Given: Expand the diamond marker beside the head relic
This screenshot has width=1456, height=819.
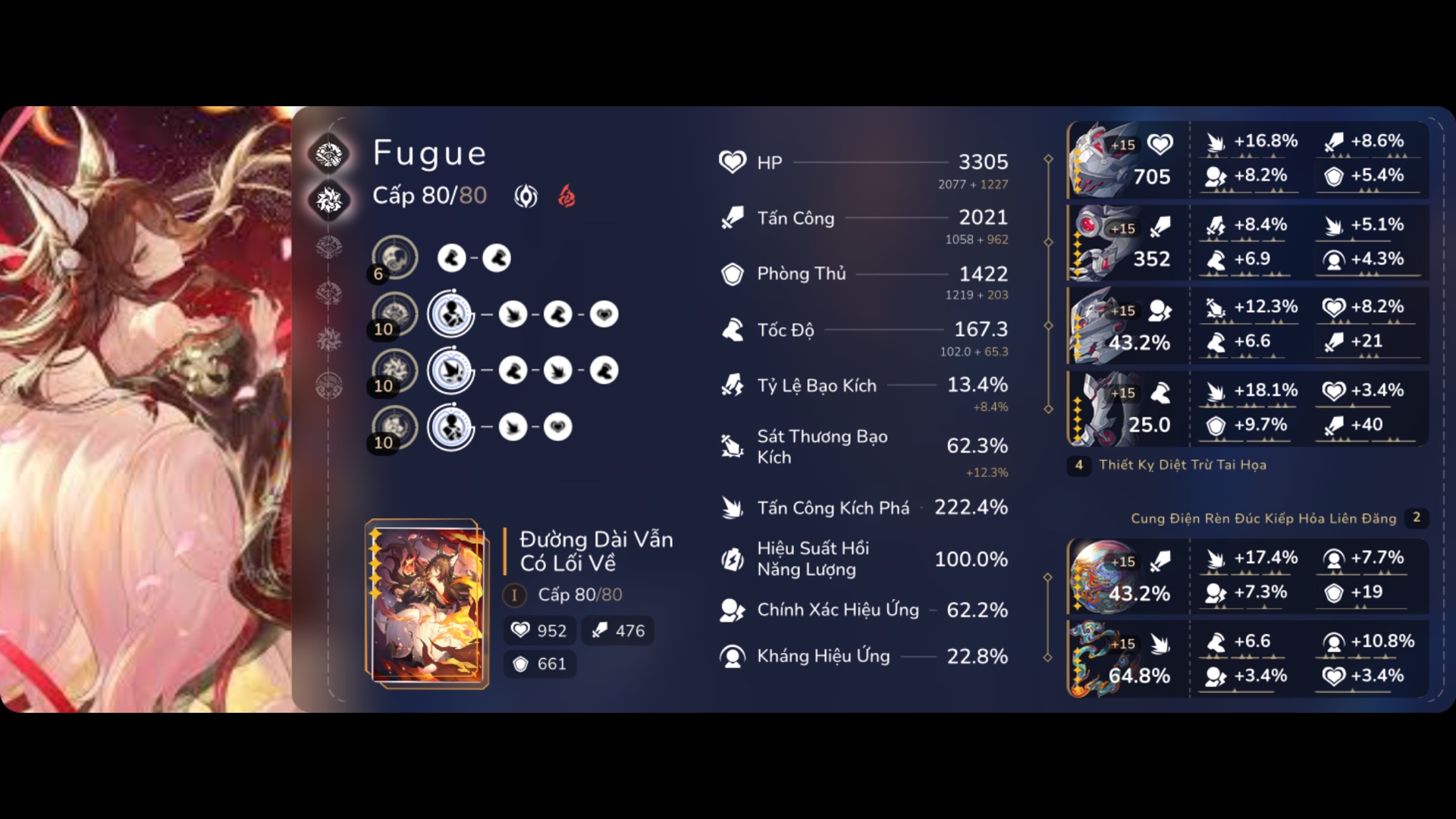Looking at the screenshot, I should tap(1050, 159).
